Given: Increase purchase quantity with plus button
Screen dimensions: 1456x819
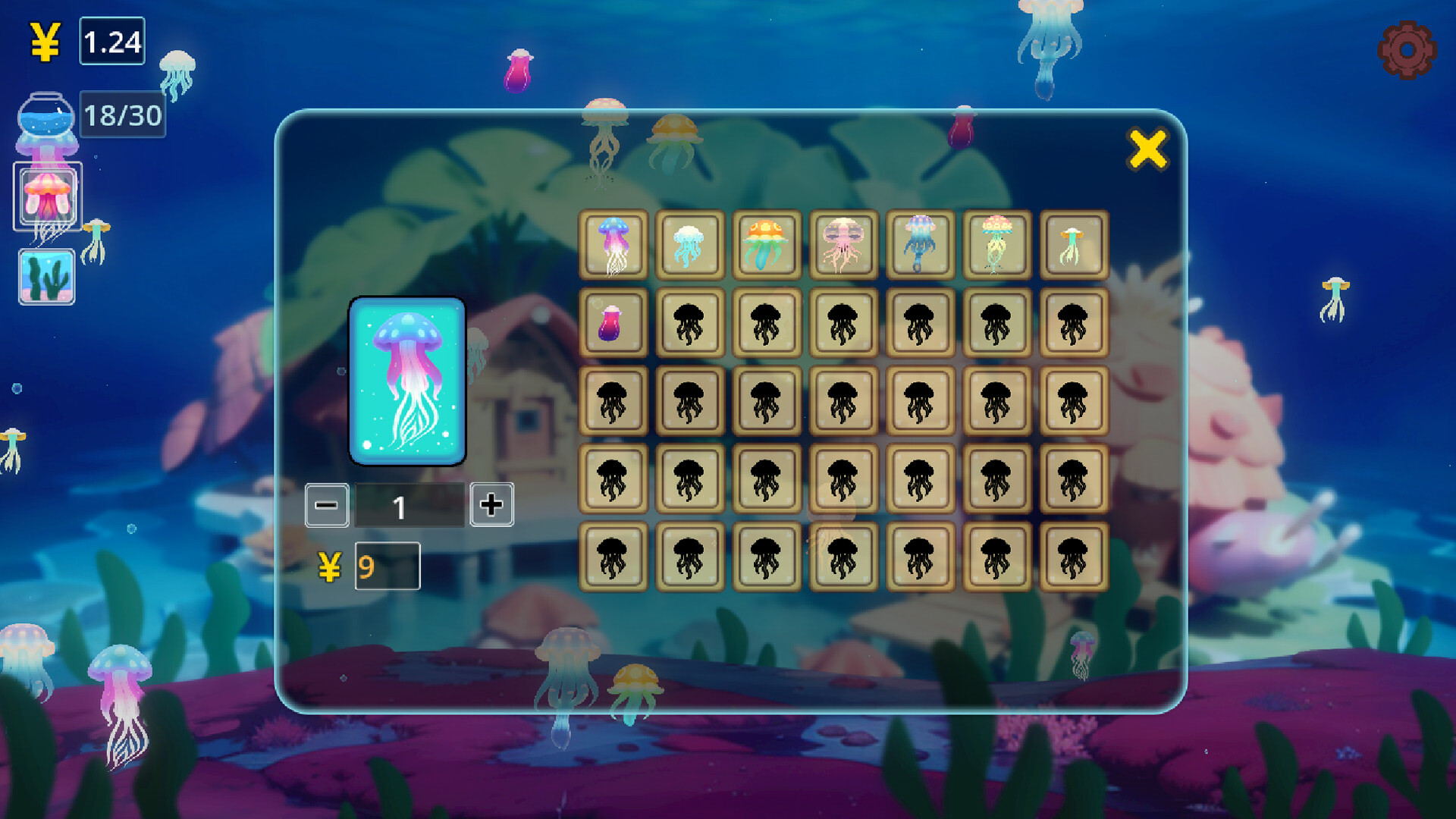Looking at the screenshot, I should tap(493, 504).
